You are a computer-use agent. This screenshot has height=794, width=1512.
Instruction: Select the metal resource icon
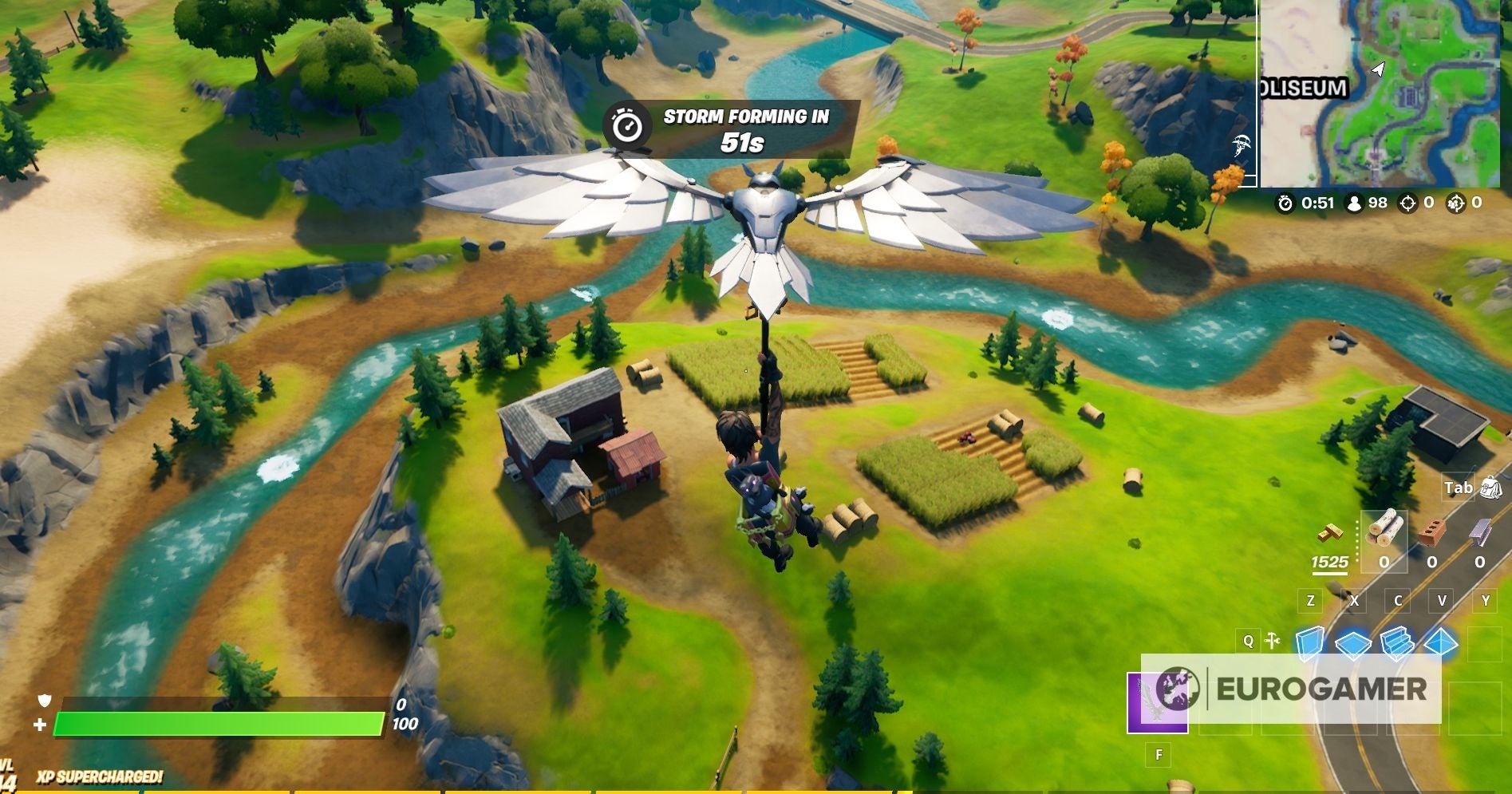(1480, 531)
